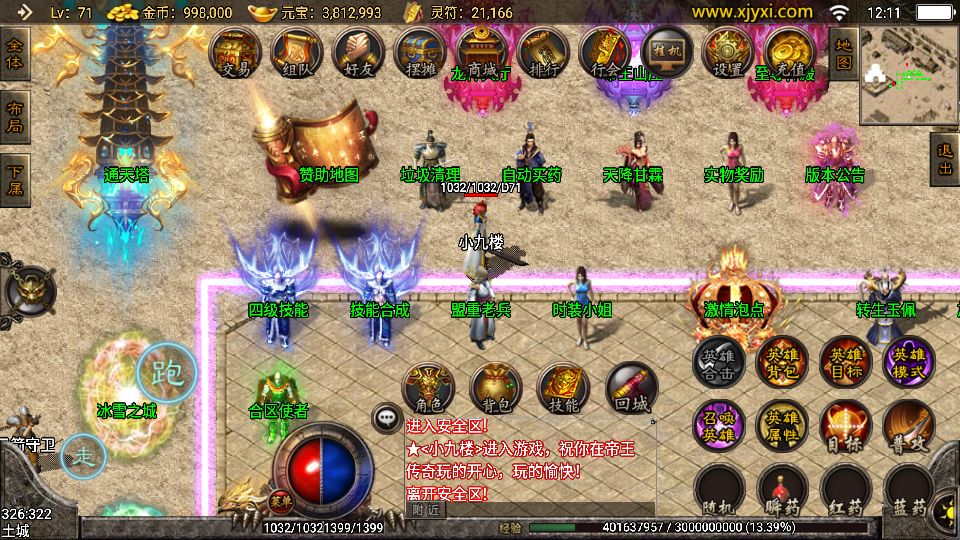This screenshot has height=540, width=960.
Task: Show the 技能 skills panel
Action: coord(564,388)
